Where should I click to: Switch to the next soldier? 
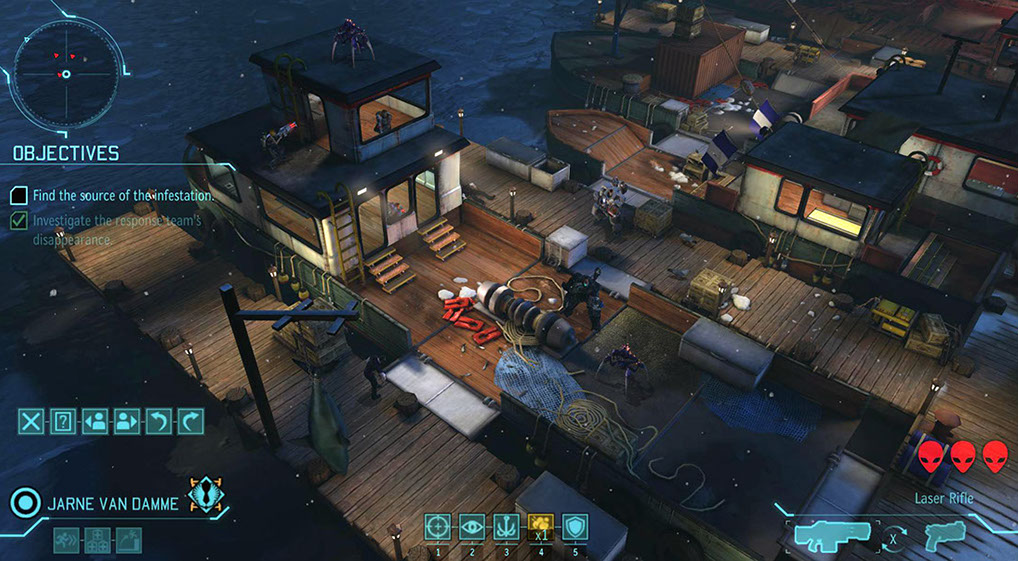pyautogui.click(x=127, y=421)
